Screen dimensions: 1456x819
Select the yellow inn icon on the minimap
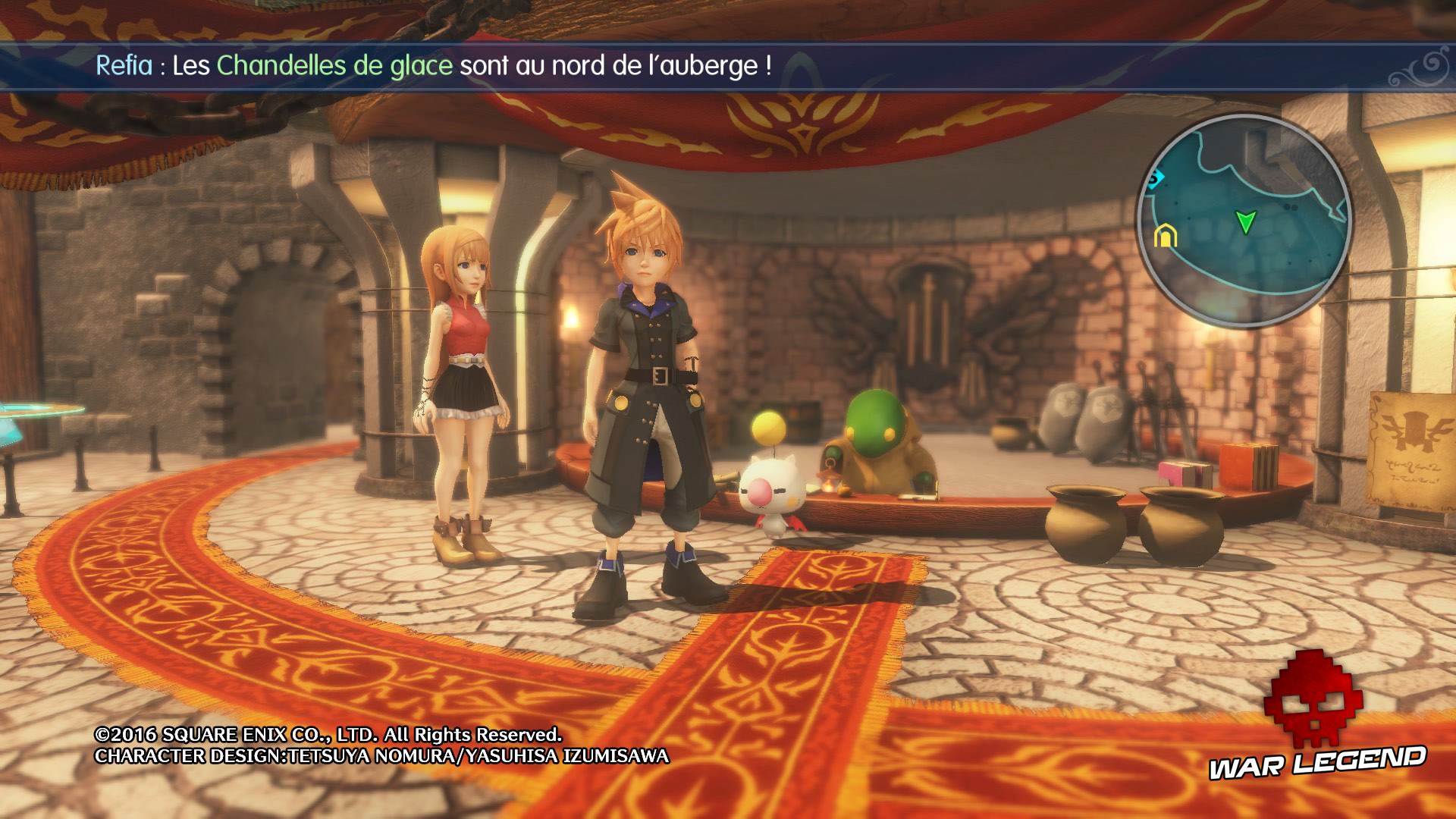pyautogui.click(x=1166, y=236)
